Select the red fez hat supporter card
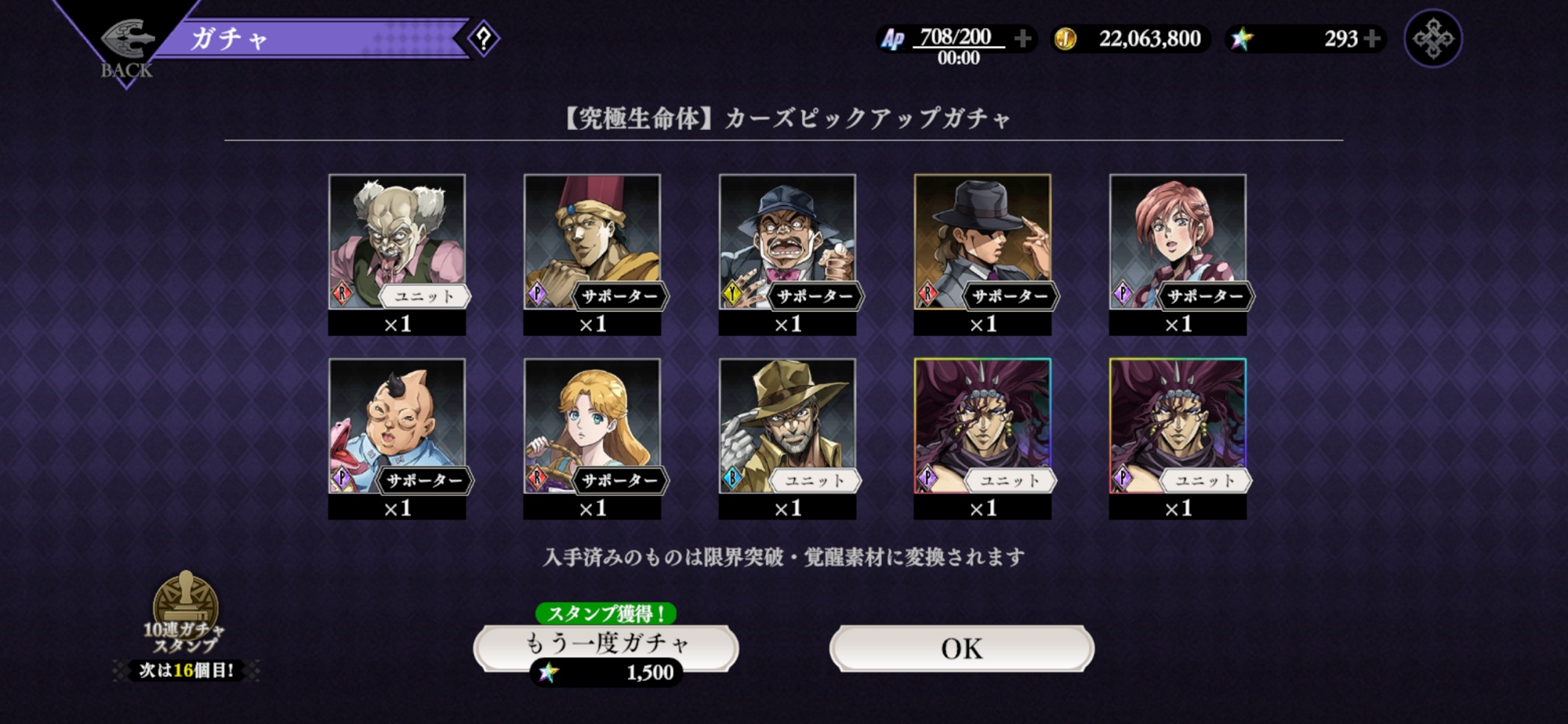 (592, 241)
